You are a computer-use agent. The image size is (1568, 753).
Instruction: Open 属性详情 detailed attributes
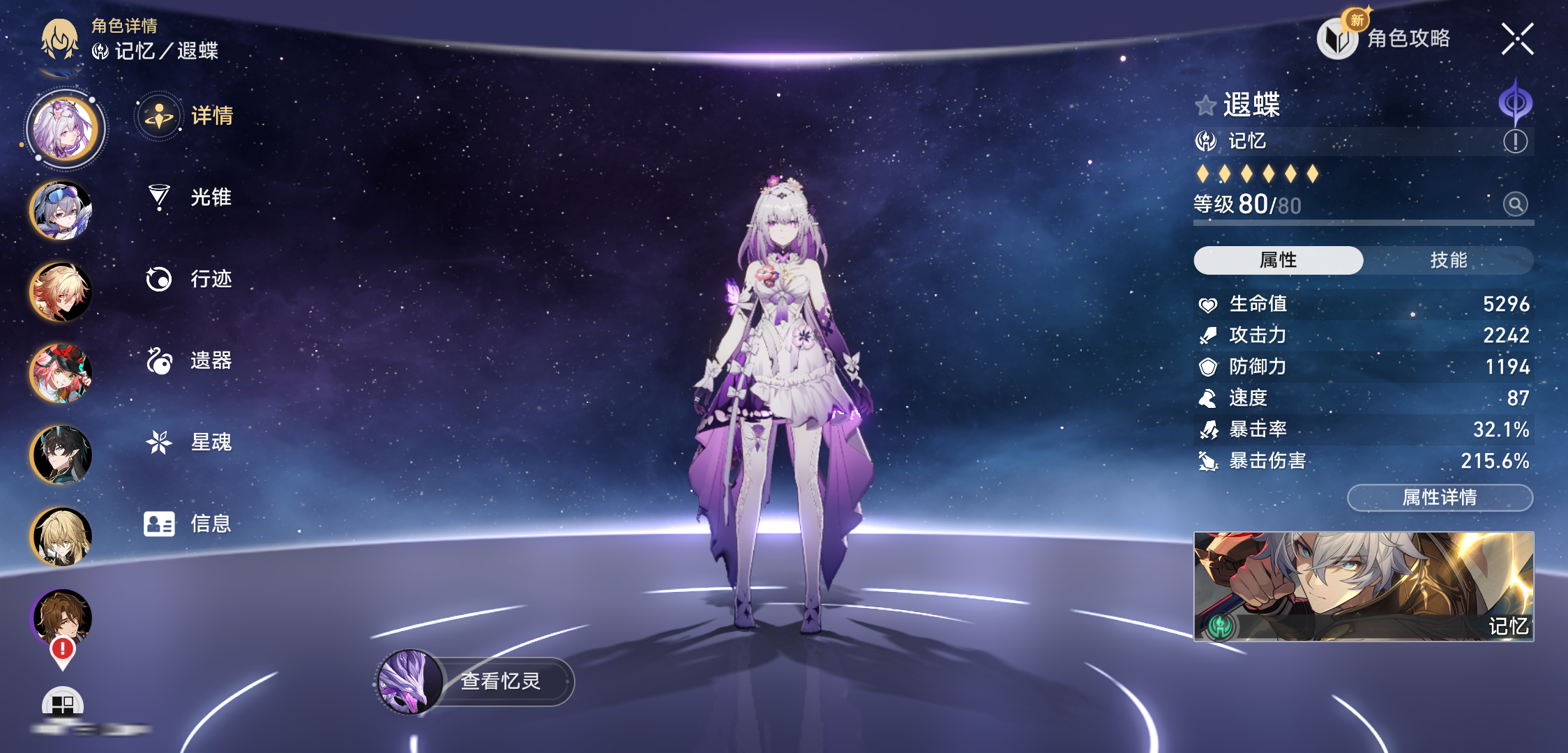1440,498
